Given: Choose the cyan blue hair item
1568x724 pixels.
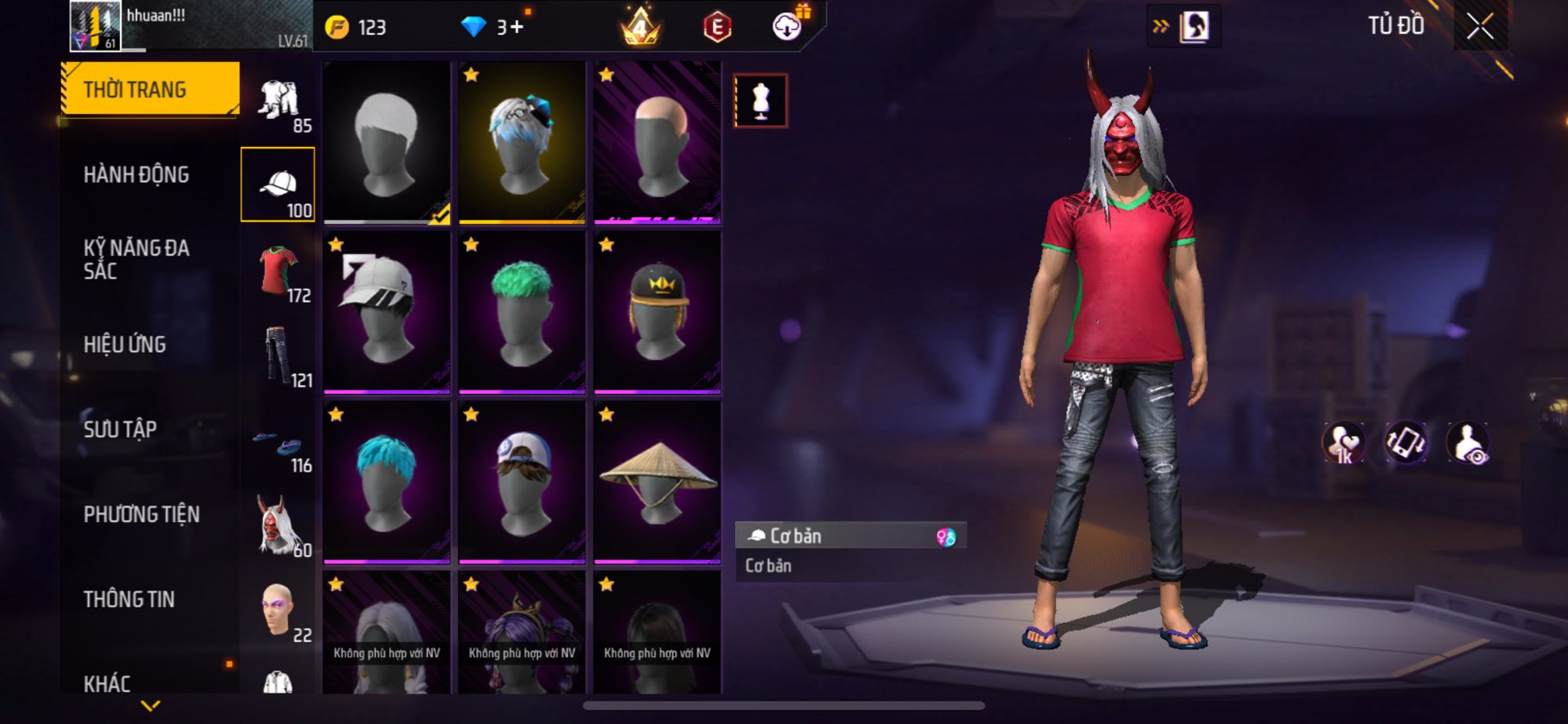Looking at the screenshot, I should point(387,482).
